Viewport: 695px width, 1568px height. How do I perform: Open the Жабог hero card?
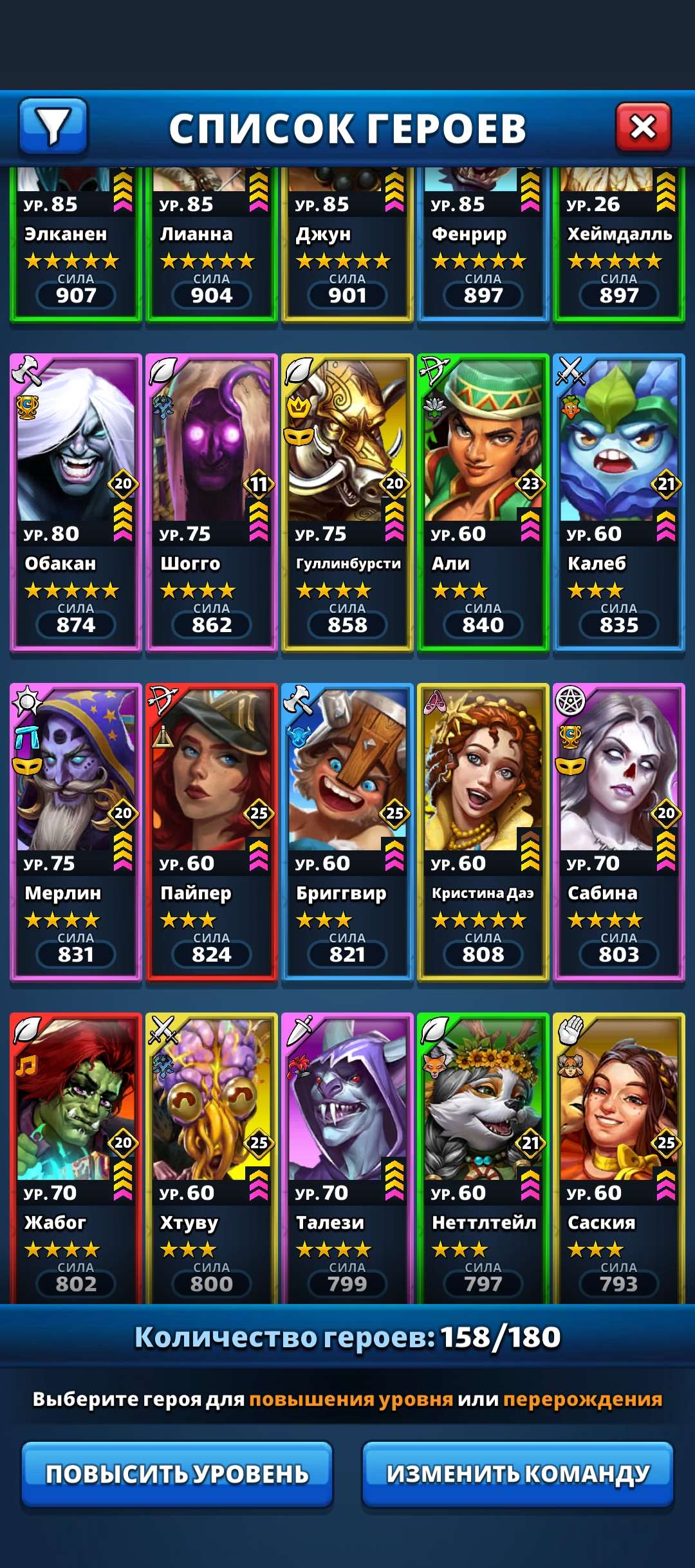tap(76, 1159)
